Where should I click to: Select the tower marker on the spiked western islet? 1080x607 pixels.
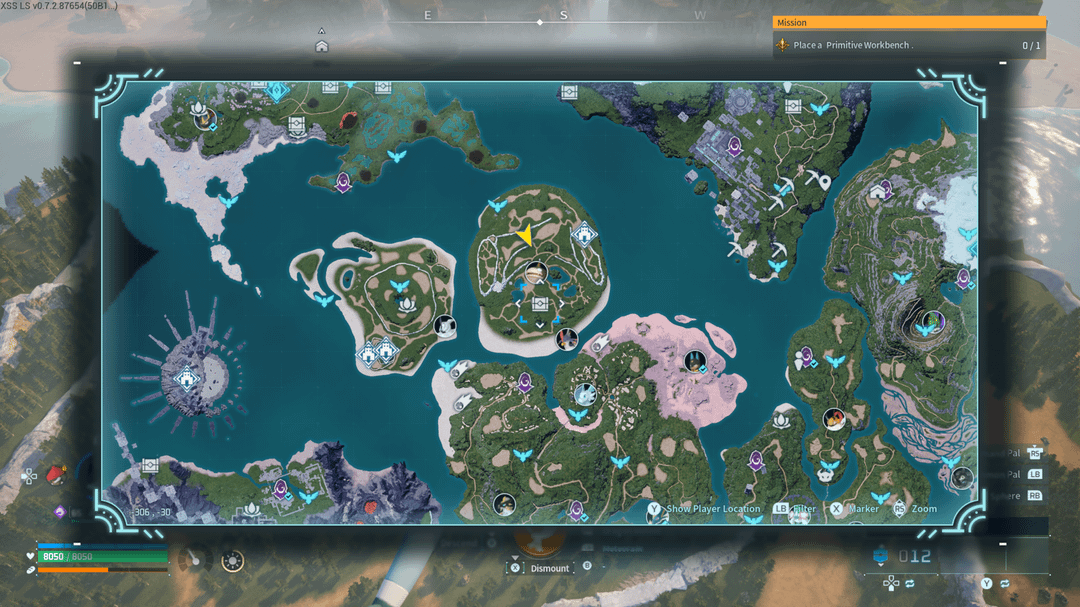click(x=186, y=379)
